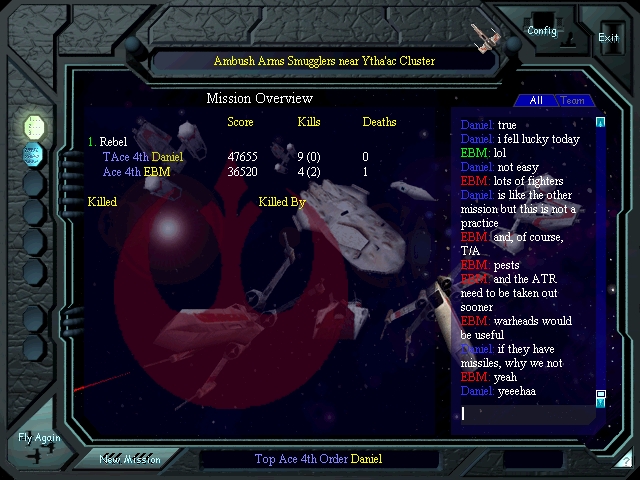This screenshot has height=480, width=640.
Task: Open the Config menu
Action: (x=542, y=30)
